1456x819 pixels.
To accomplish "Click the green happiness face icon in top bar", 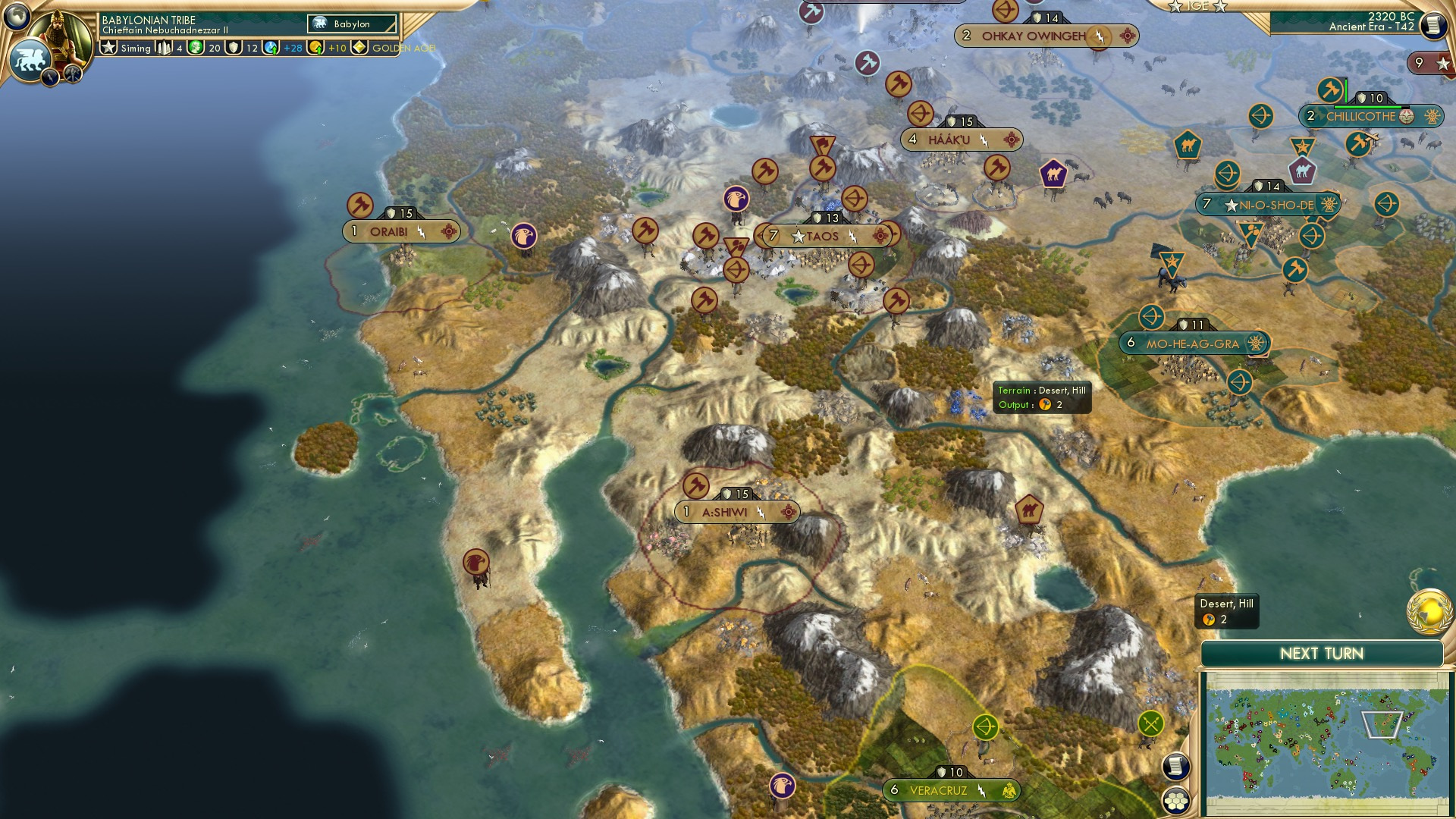I will (x=194, y=48).
